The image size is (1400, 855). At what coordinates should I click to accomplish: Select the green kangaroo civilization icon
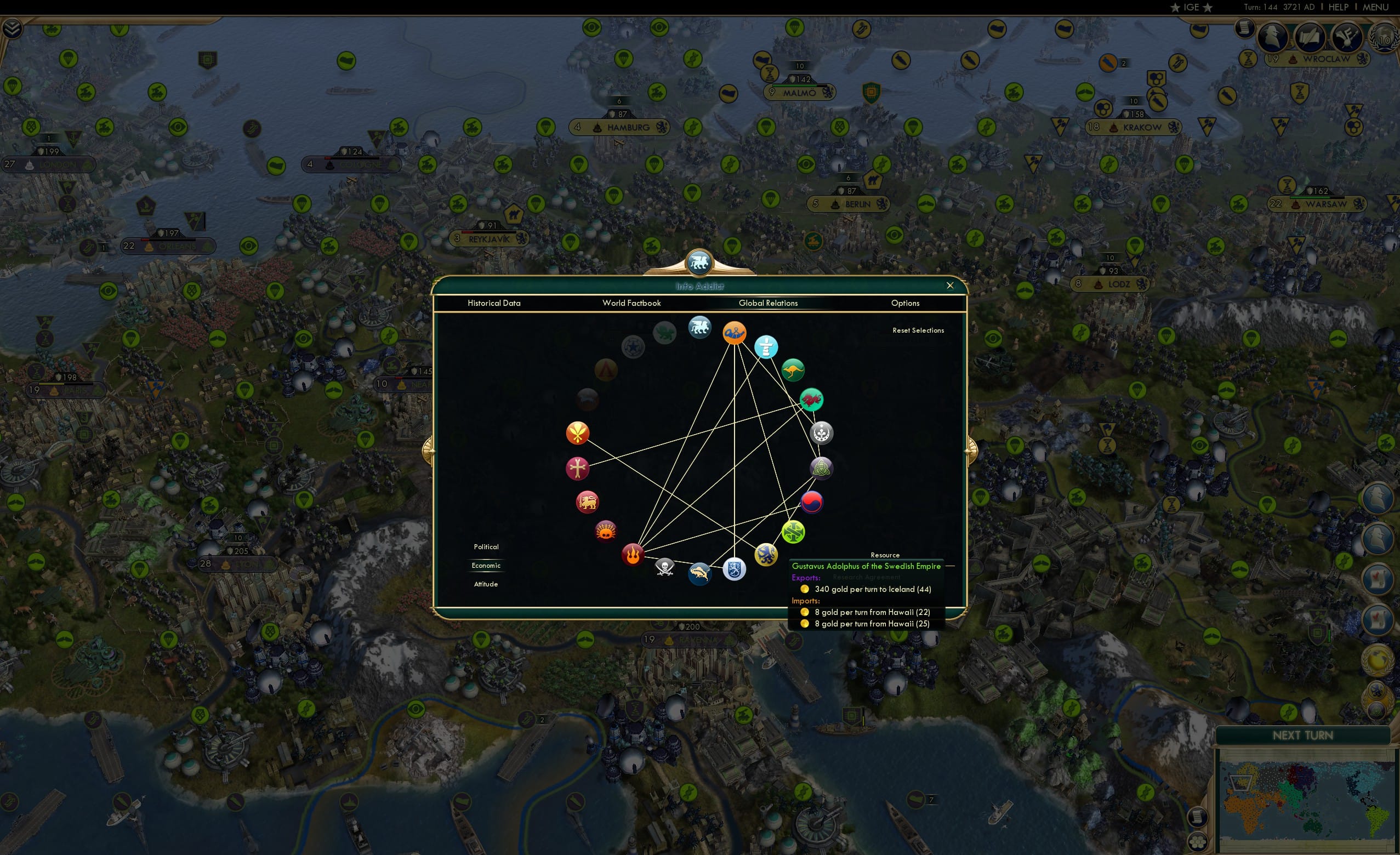coord(793,370)
